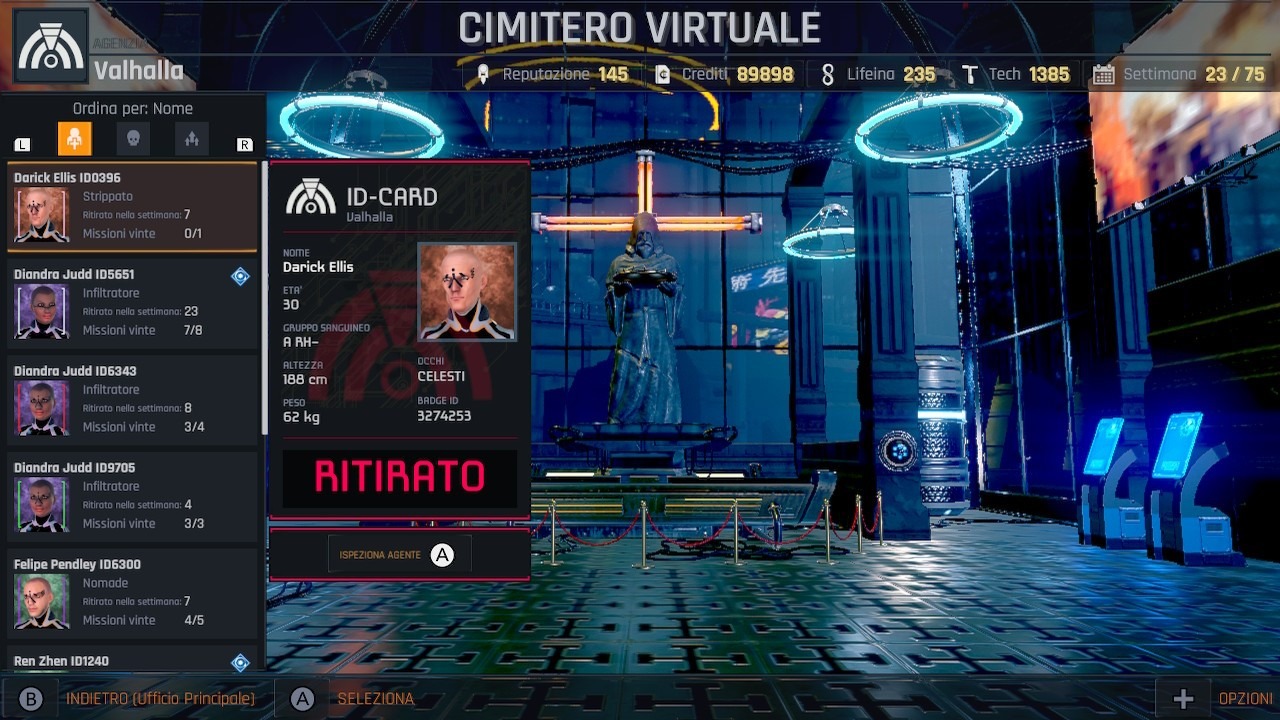Change sorting via Ordina per: Nome
The height and width of the screenshot is (720, 1280).
[133, 109]
